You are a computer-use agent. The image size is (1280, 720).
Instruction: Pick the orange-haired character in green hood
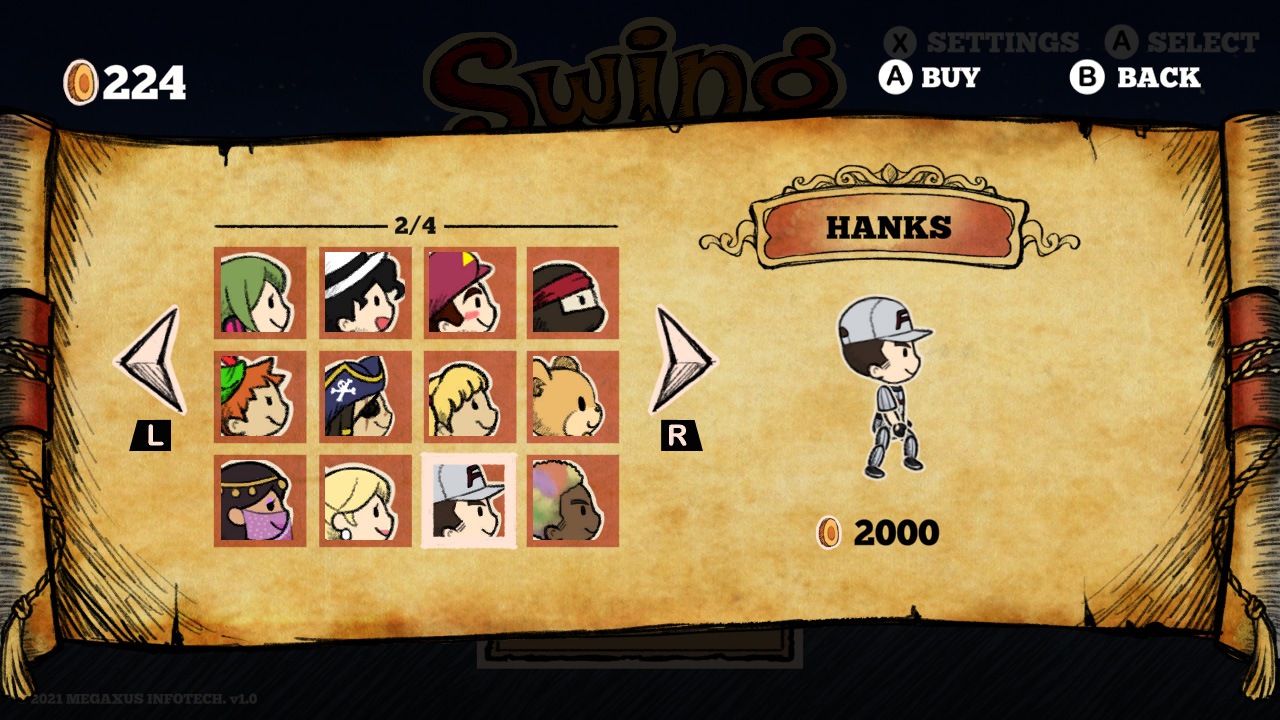(260, 398)
